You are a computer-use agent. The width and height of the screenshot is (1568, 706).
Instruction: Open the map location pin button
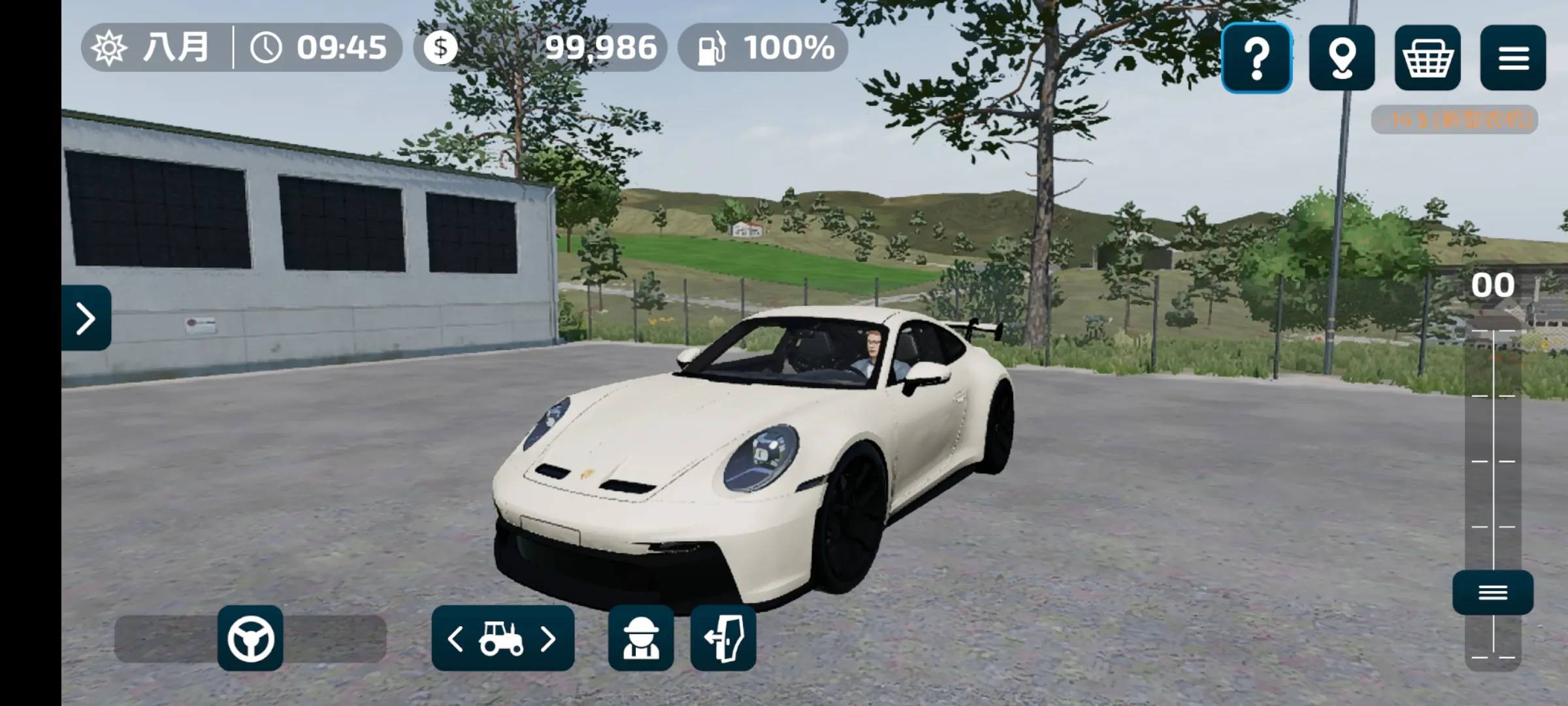pyautogui.click(x=1342, y=58)
